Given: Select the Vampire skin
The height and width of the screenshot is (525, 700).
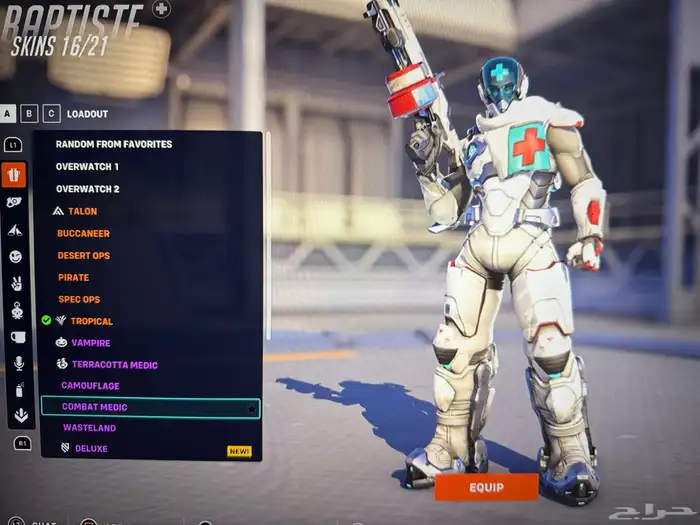Looking at the screenshot, I should coord(90,342).
